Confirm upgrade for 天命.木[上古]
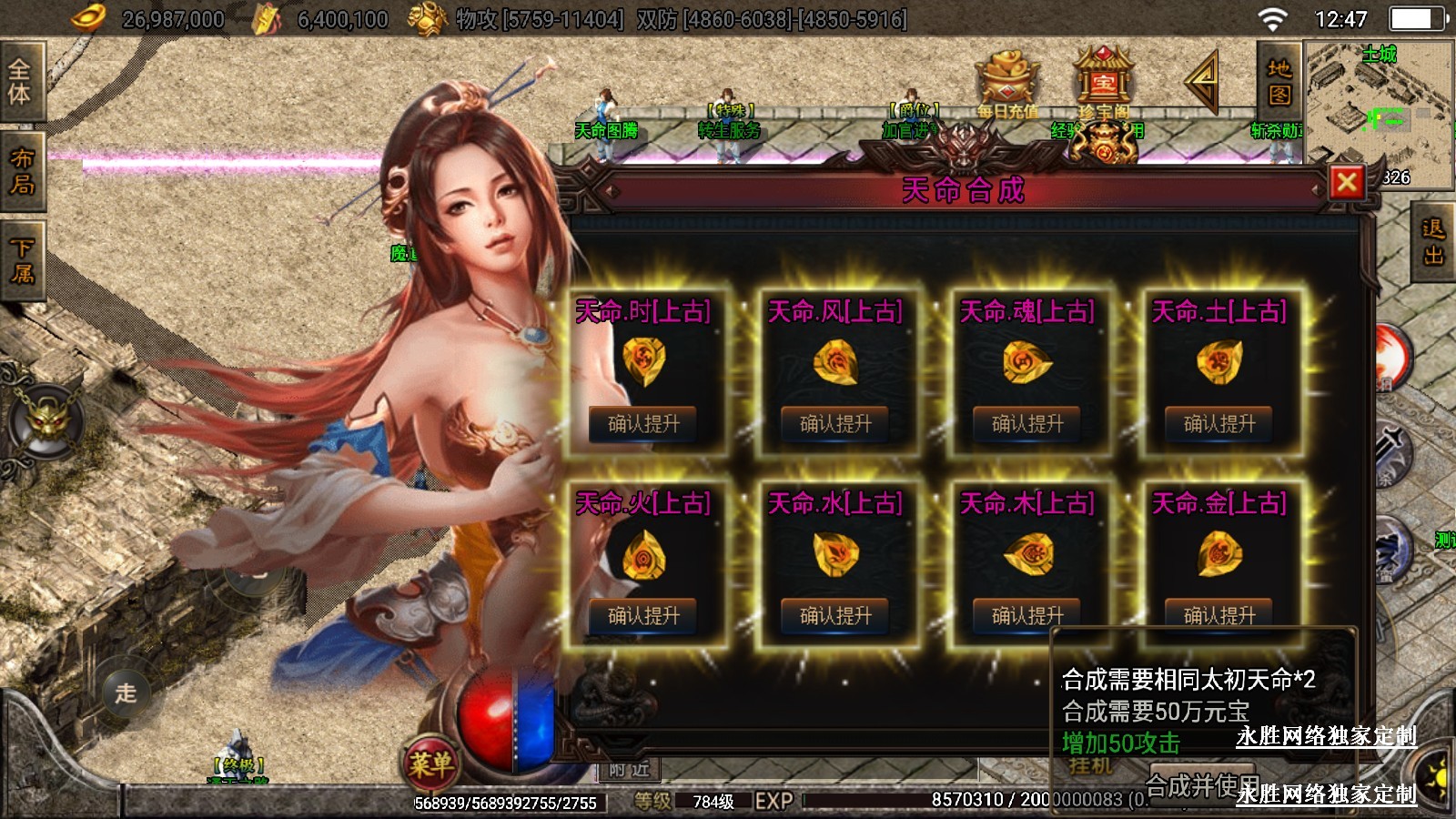The height and width of the screenshot is (819, 1456). [1027, 616]
